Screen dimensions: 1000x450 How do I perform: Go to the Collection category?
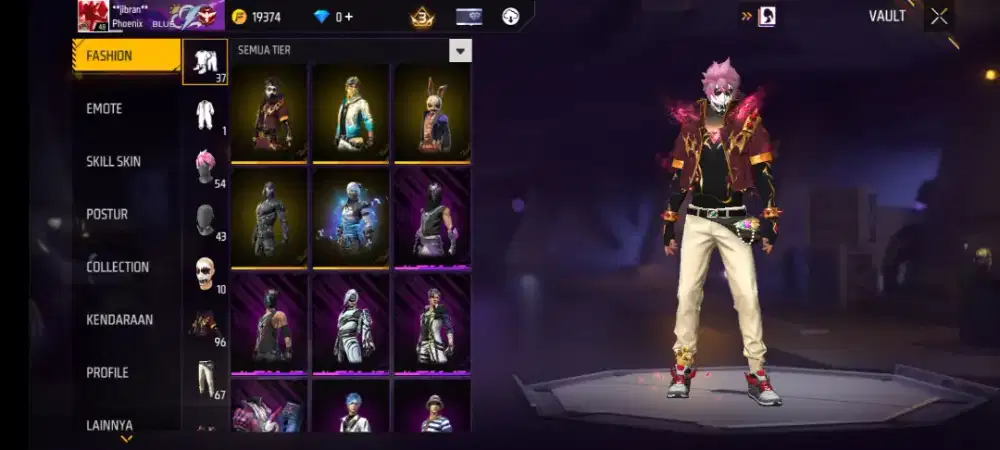[x=117, y=267]
